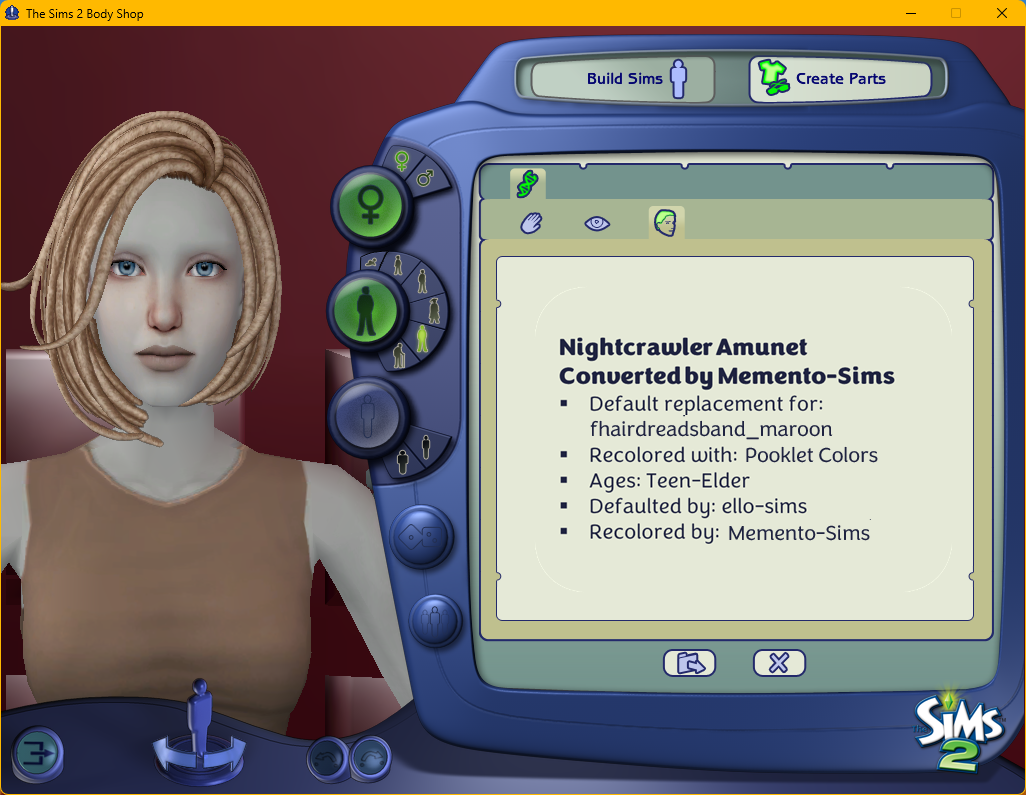Open the hand skin tone tab

(530, 223)
